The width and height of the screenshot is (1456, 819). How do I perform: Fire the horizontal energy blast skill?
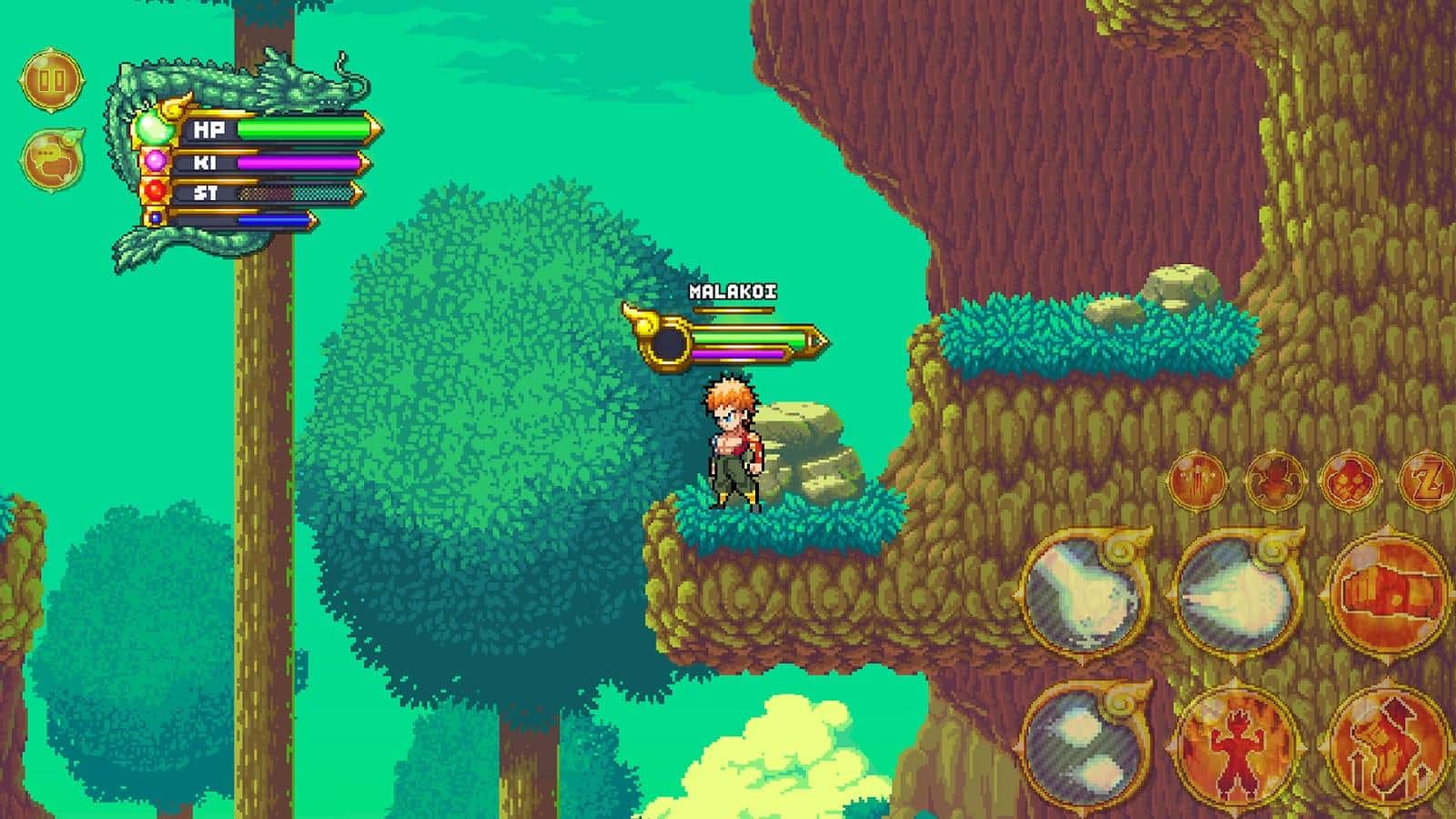pyautogui.click(x=1236, y=593)
